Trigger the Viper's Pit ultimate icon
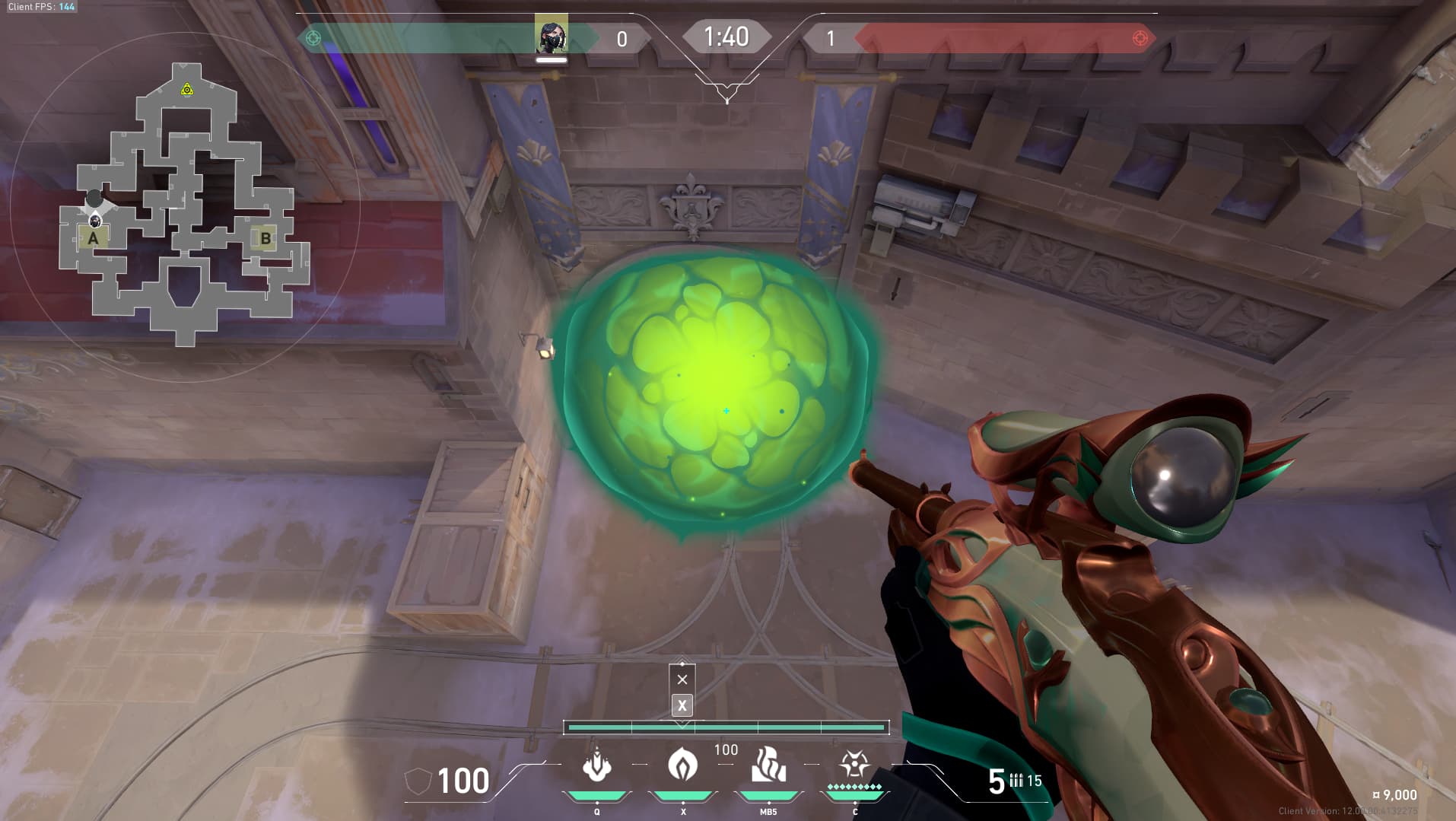The width and height of the screenshot is (1456, 821). tap(854, 764)
